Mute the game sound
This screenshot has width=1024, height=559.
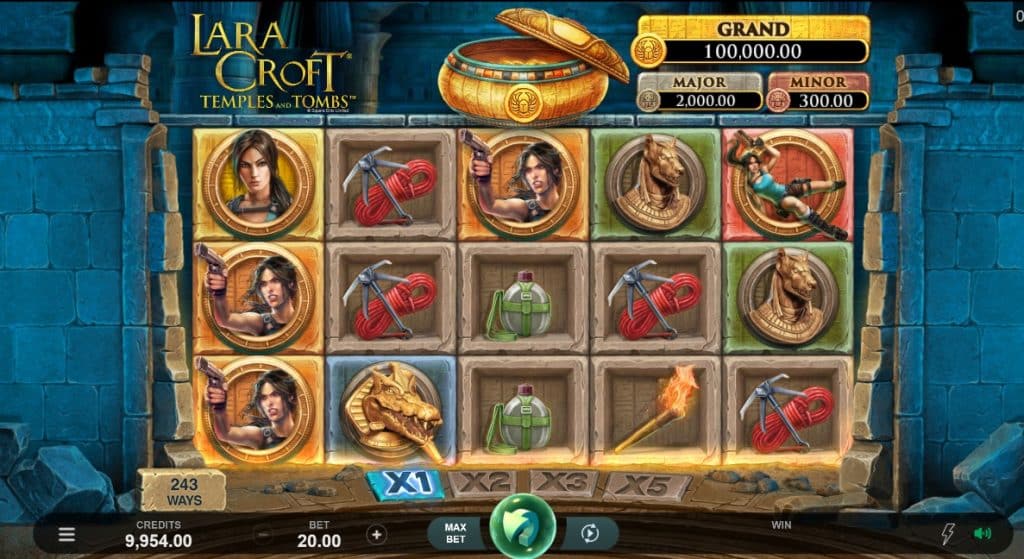click(x=981, y=534)
